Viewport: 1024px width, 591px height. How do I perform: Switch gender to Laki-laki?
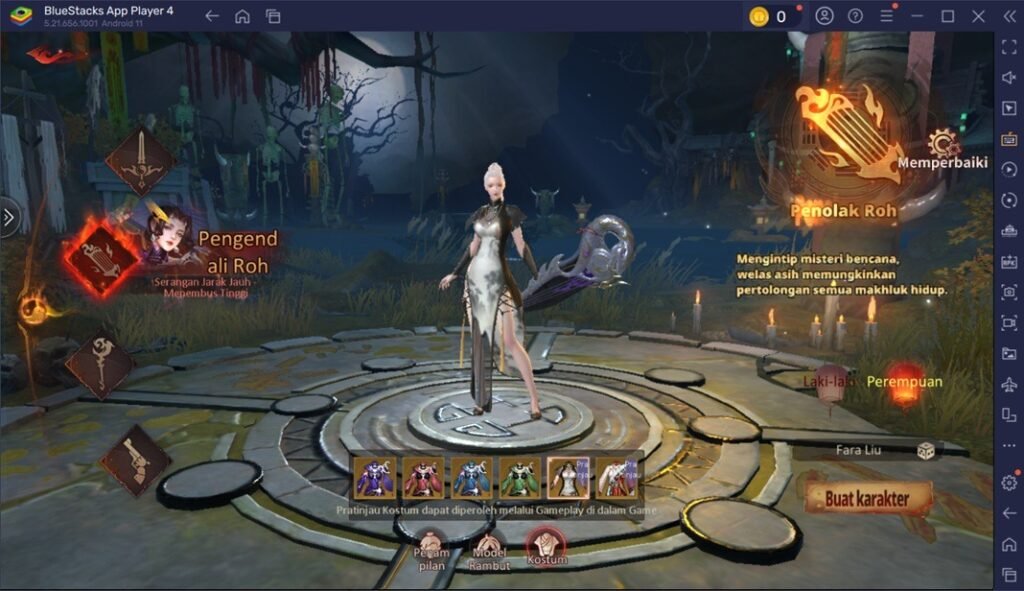click(x=830, y=382)
